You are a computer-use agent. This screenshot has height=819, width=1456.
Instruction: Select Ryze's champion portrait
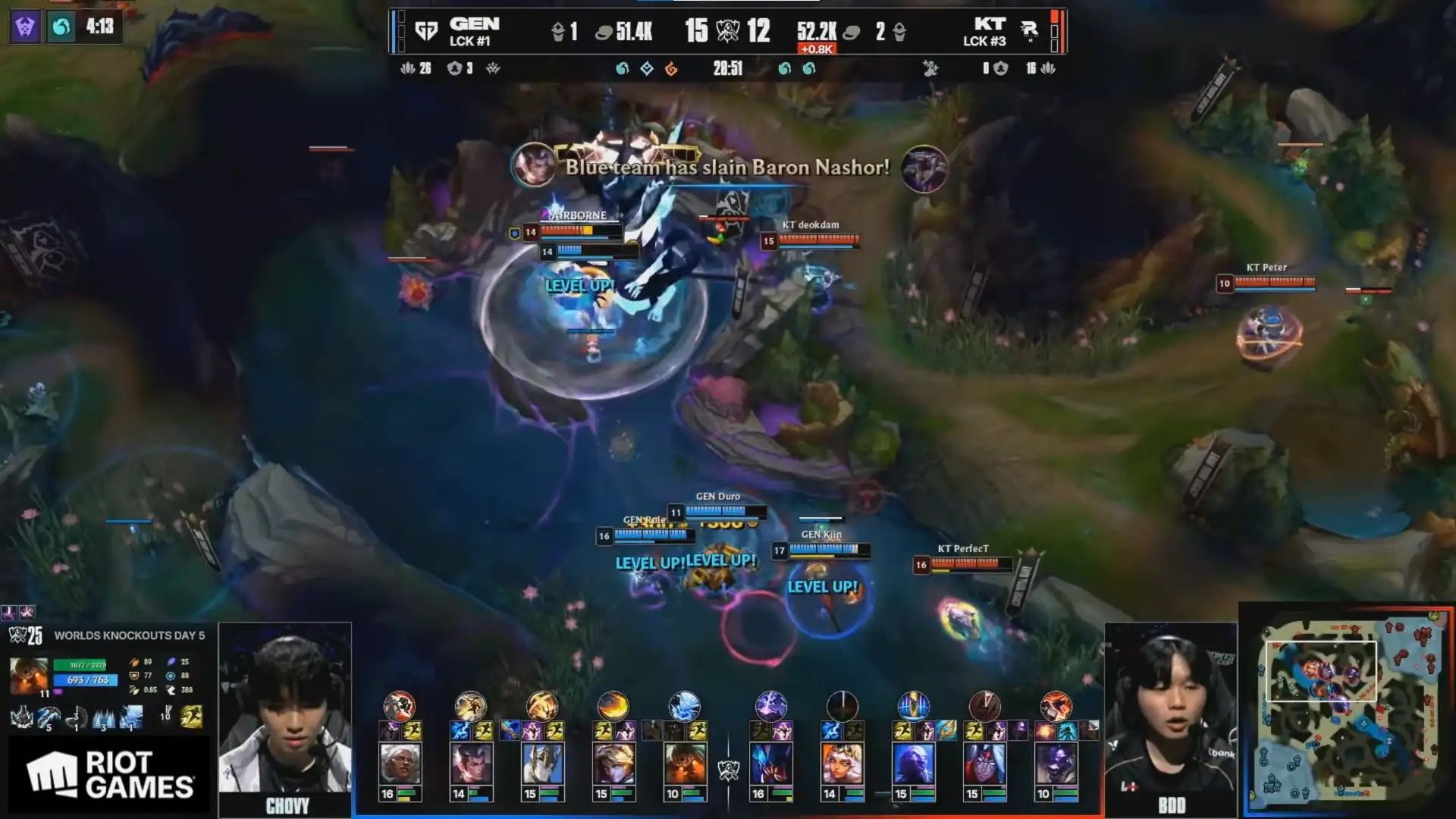point(913,763)
